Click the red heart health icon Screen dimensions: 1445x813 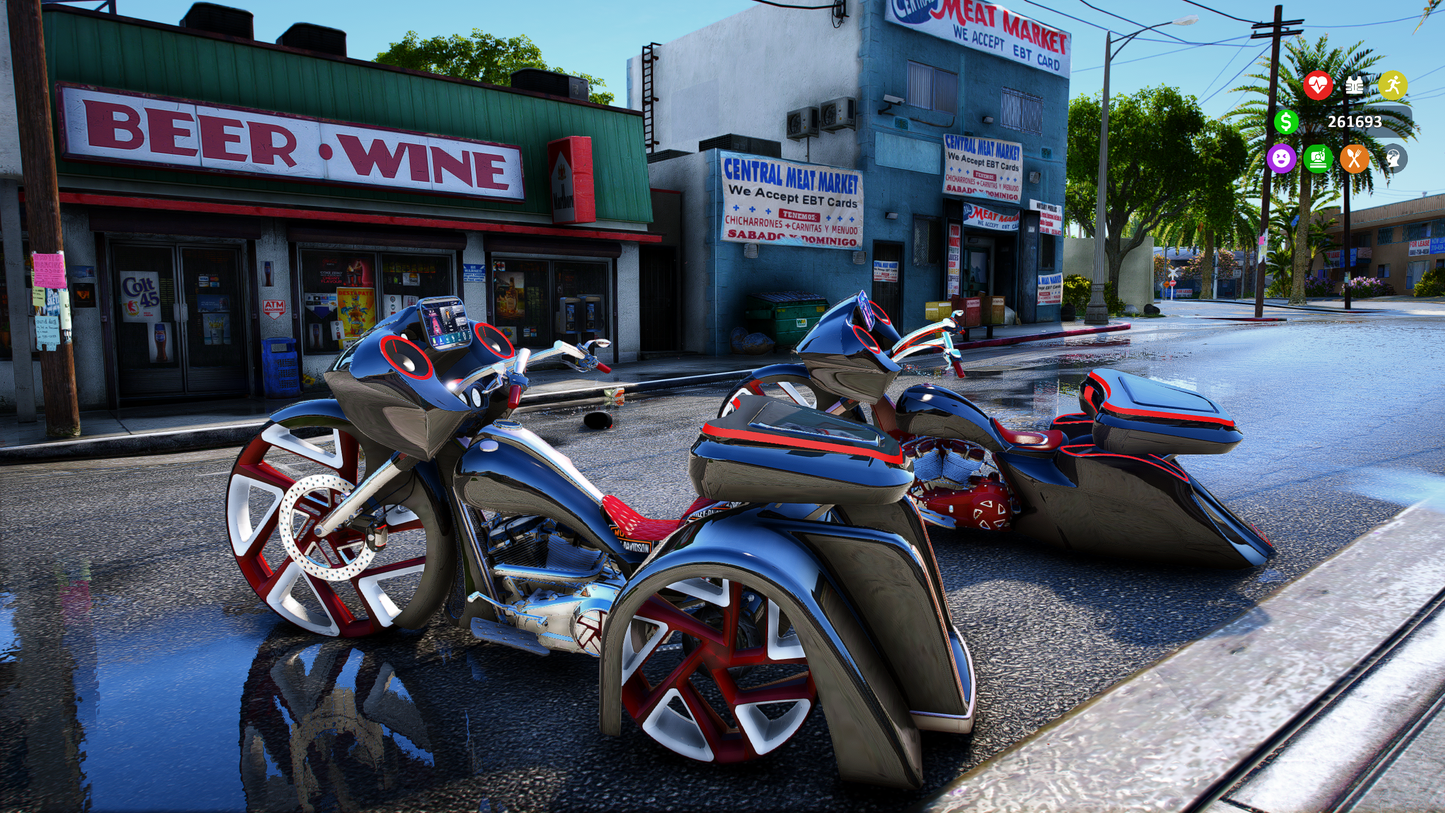(1318, 86)
